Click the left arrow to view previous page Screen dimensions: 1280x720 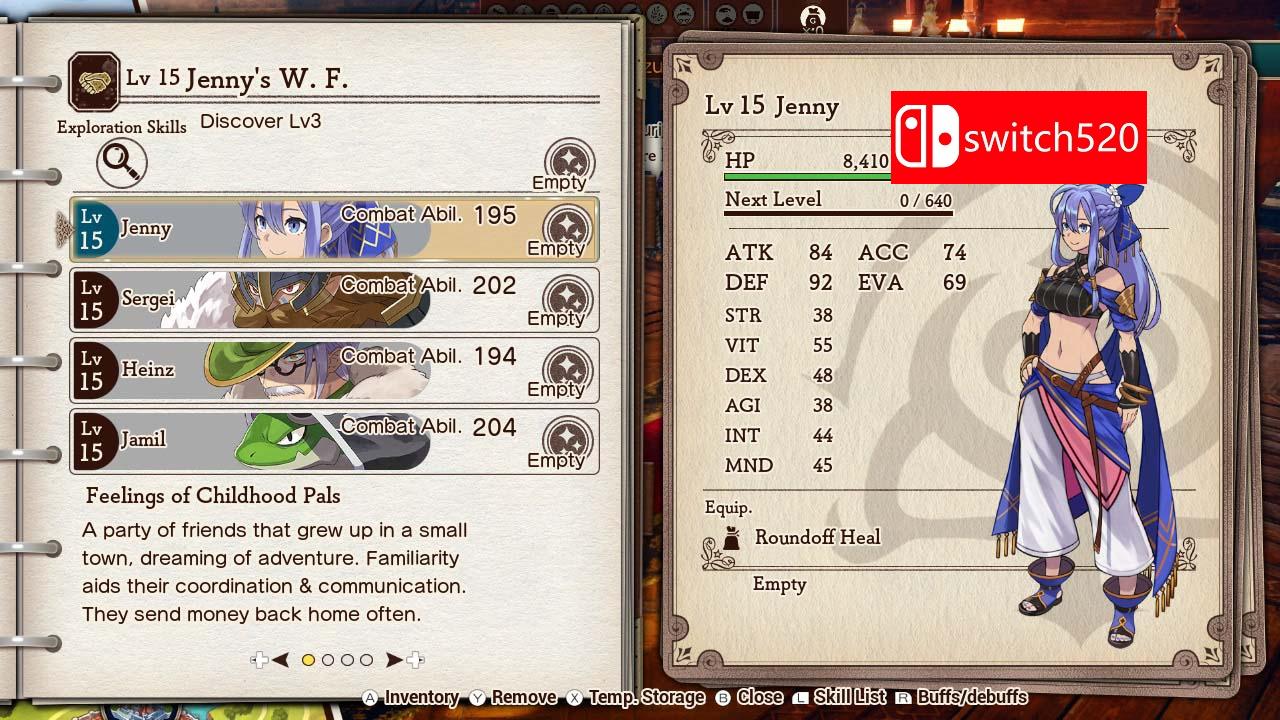pyautogui.click(x=280, y=659)
